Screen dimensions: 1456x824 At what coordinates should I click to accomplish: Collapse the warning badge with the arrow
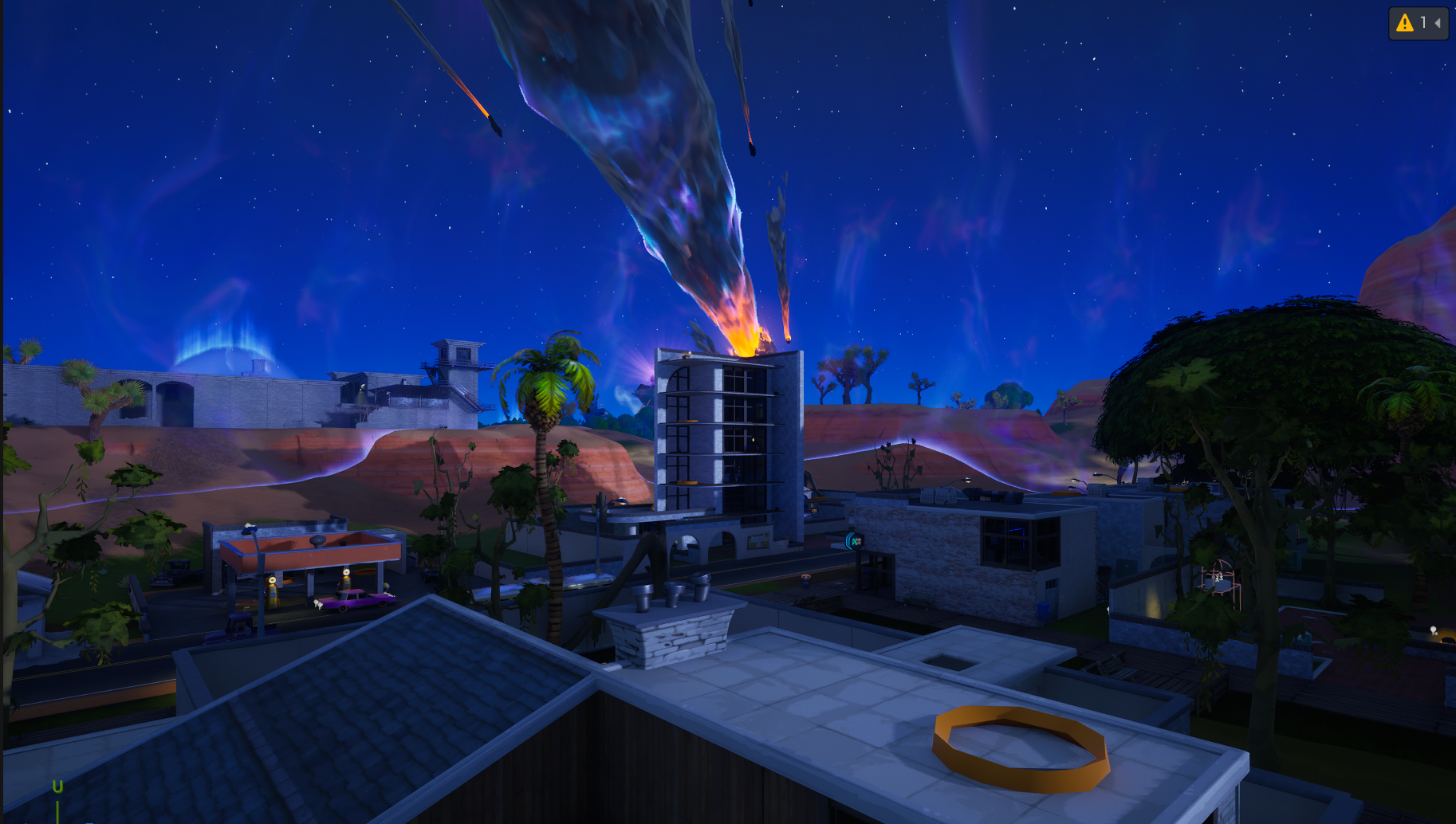(x=1438, y=22)
